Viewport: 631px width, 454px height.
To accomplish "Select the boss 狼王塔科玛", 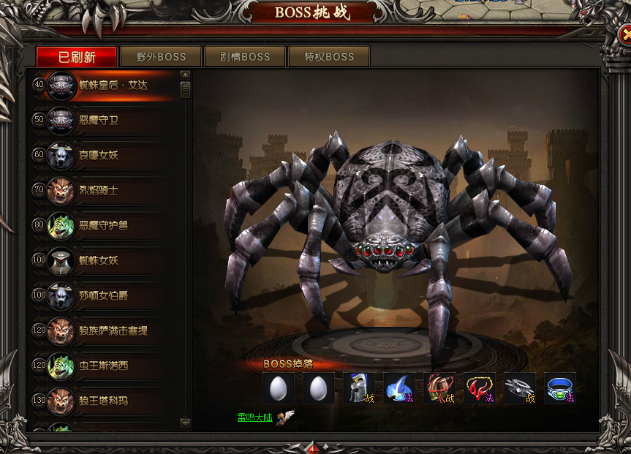I will (x=108, y=401).
